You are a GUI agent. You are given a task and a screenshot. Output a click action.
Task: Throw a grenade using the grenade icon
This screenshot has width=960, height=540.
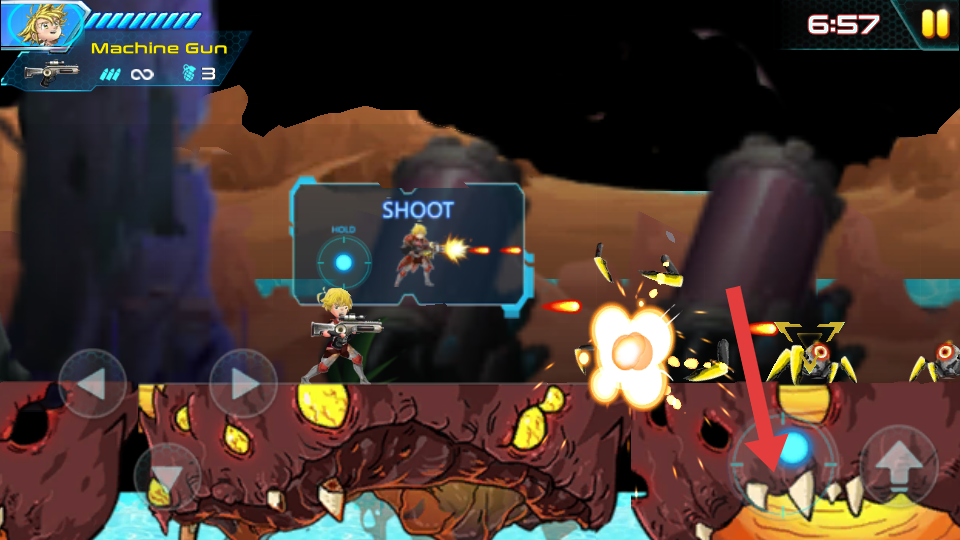click(190, 73)
